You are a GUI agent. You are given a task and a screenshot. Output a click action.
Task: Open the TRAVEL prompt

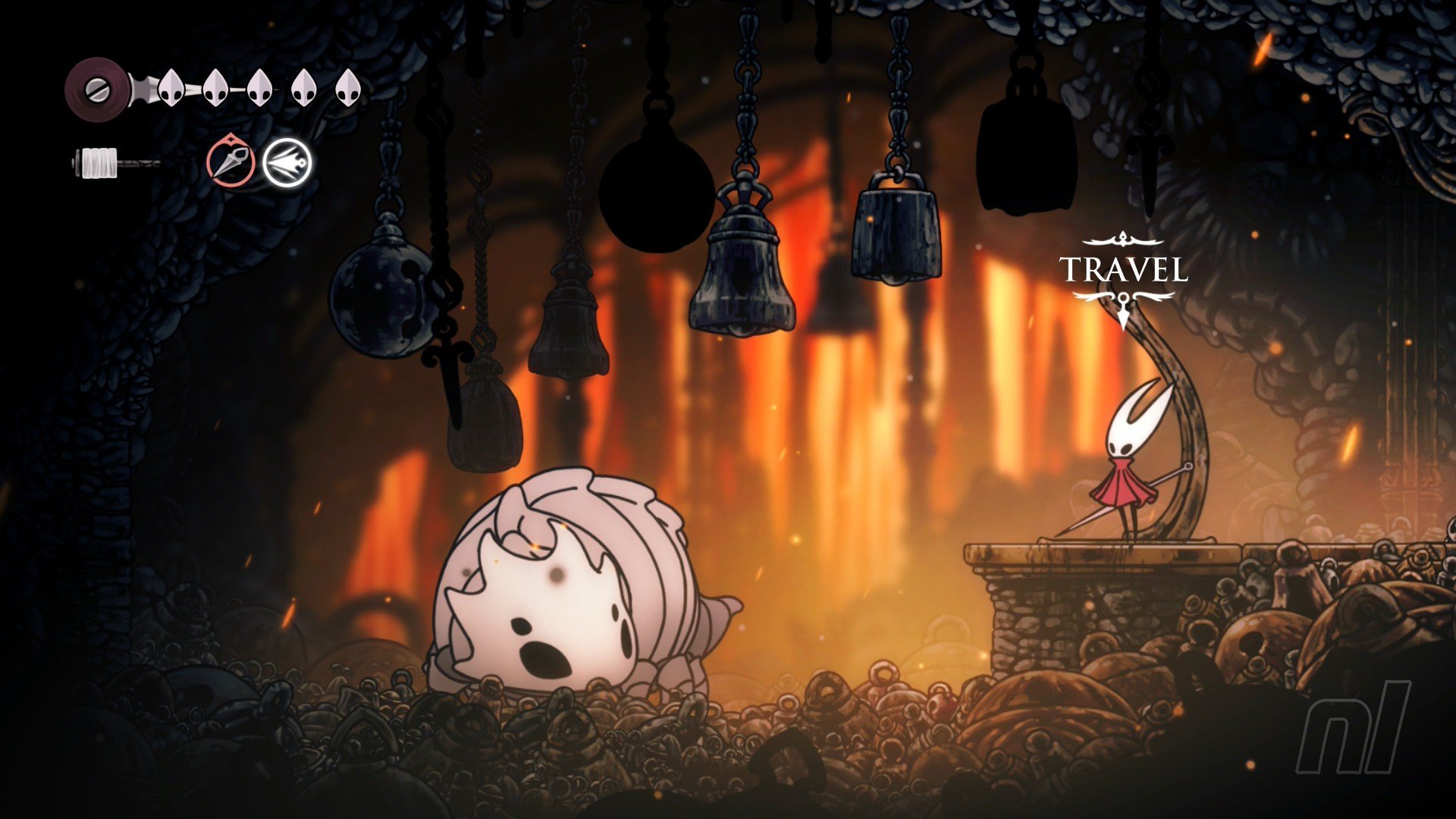1122,269
